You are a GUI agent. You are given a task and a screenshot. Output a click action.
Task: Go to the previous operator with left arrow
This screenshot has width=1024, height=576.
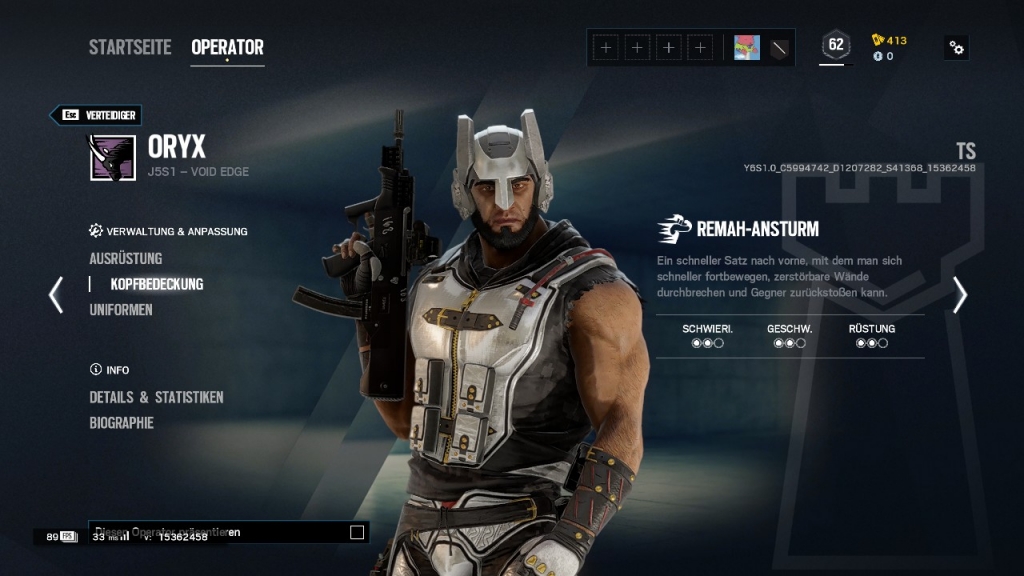click(56, 294)
